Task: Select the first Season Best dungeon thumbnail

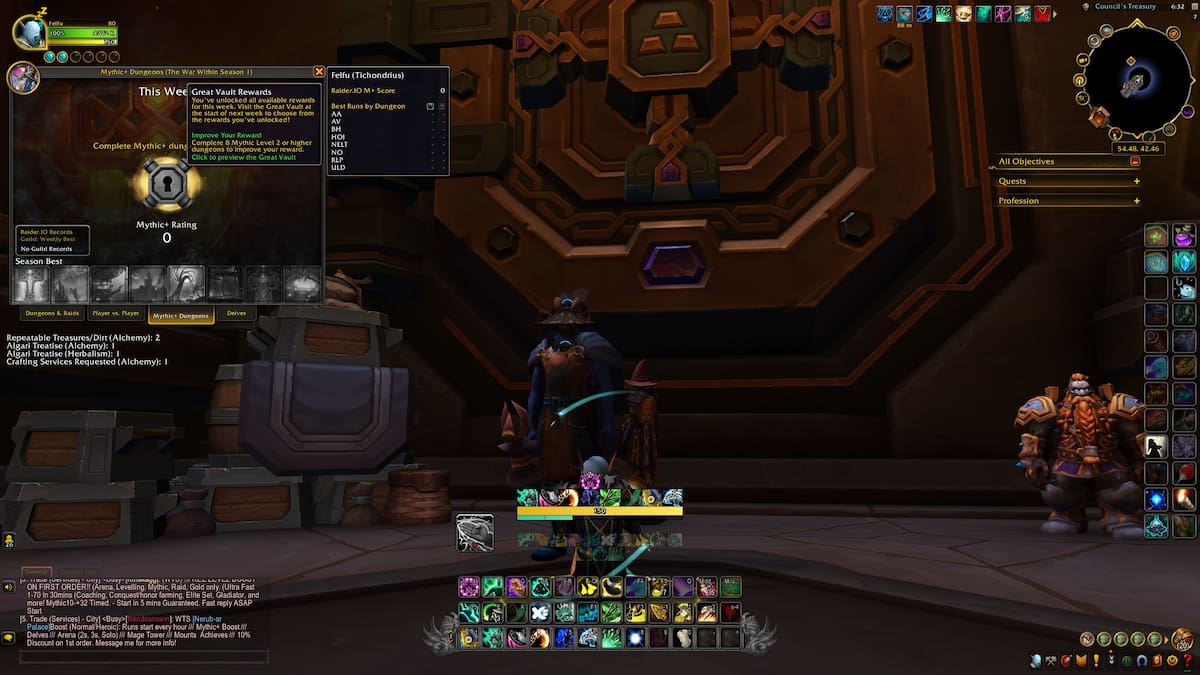Action: point(32,284)
